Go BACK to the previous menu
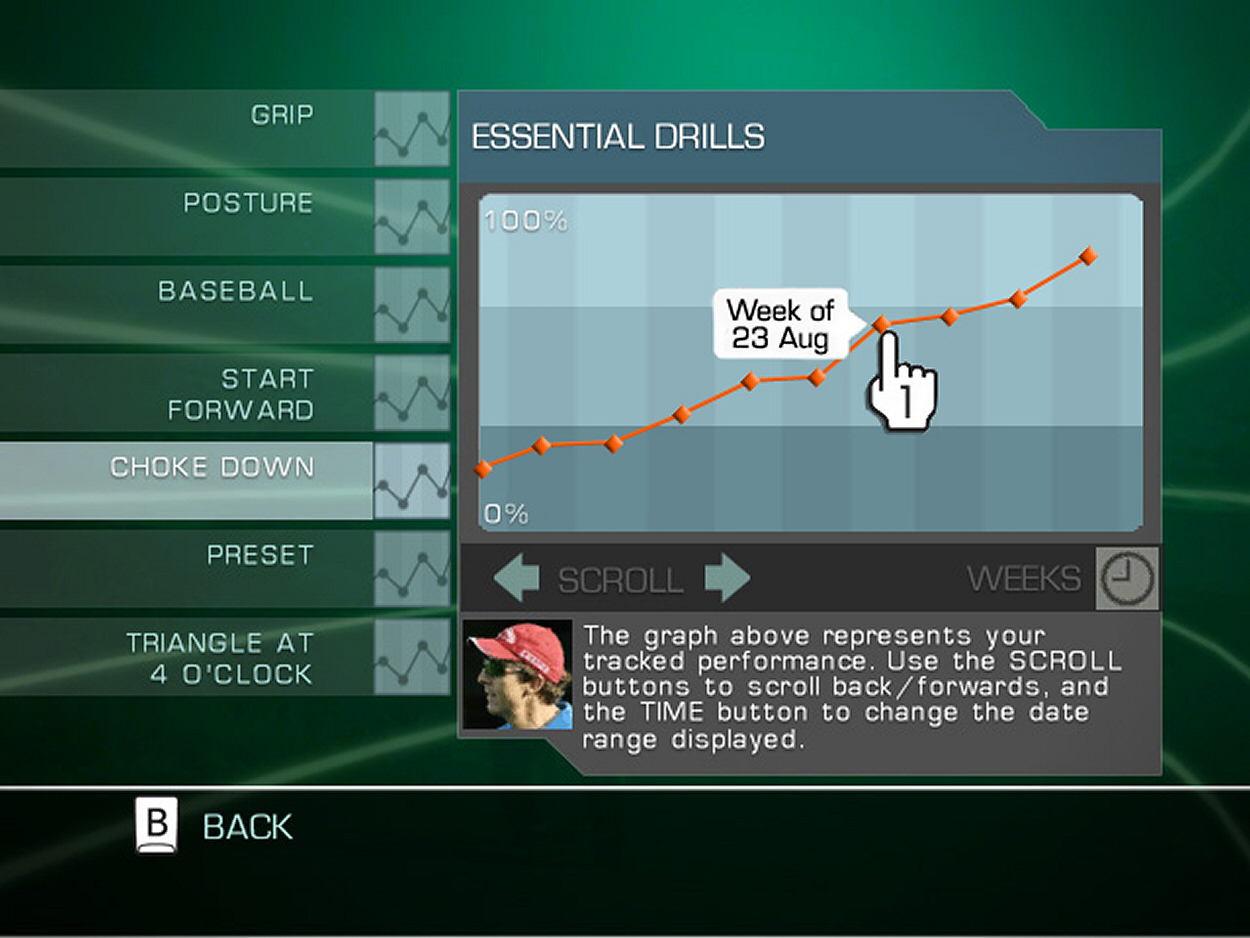 click(215, 827)
